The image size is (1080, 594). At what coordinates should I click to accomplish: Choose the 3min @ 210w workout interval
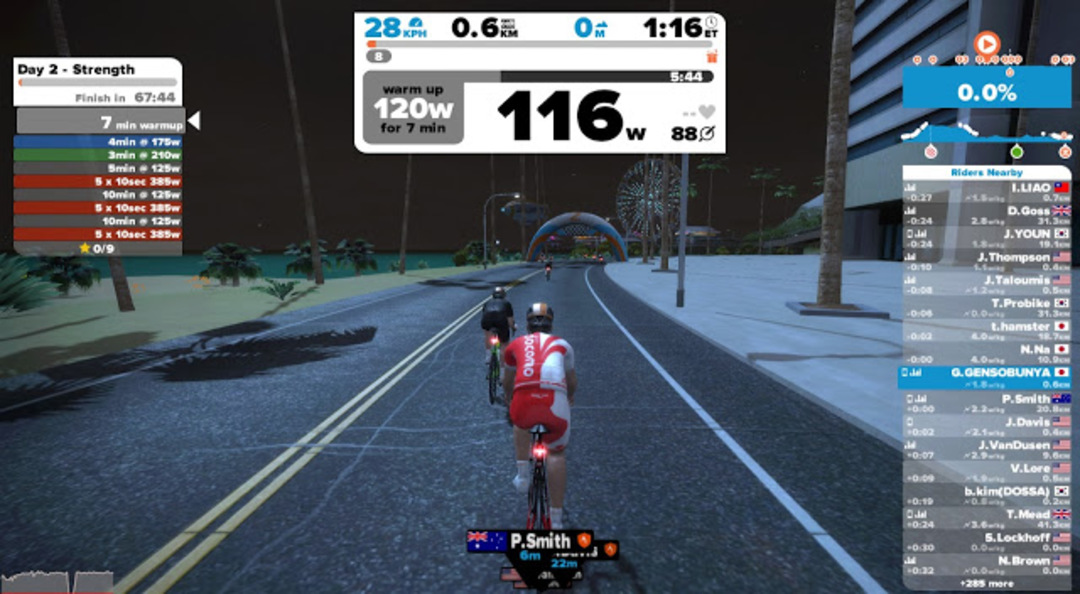tap(98, 155)
